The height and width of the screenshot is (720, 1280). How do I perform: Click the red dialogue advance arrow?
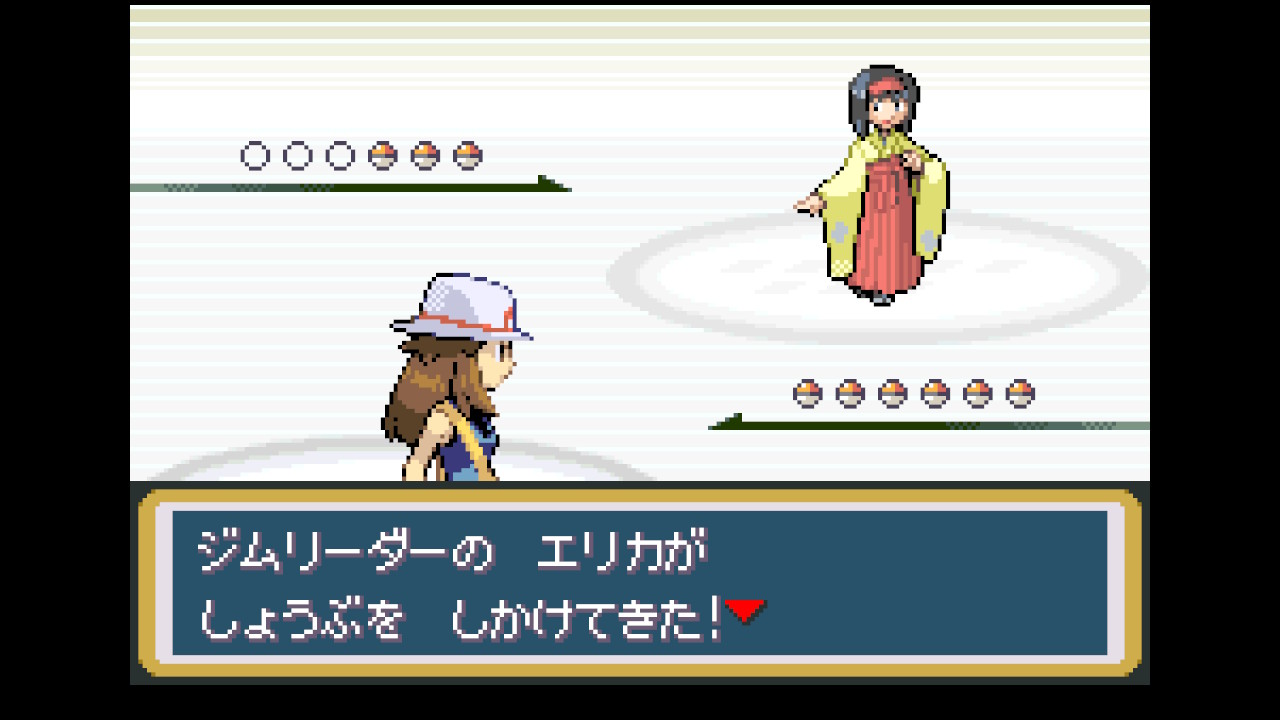click(x=745, y=610)
